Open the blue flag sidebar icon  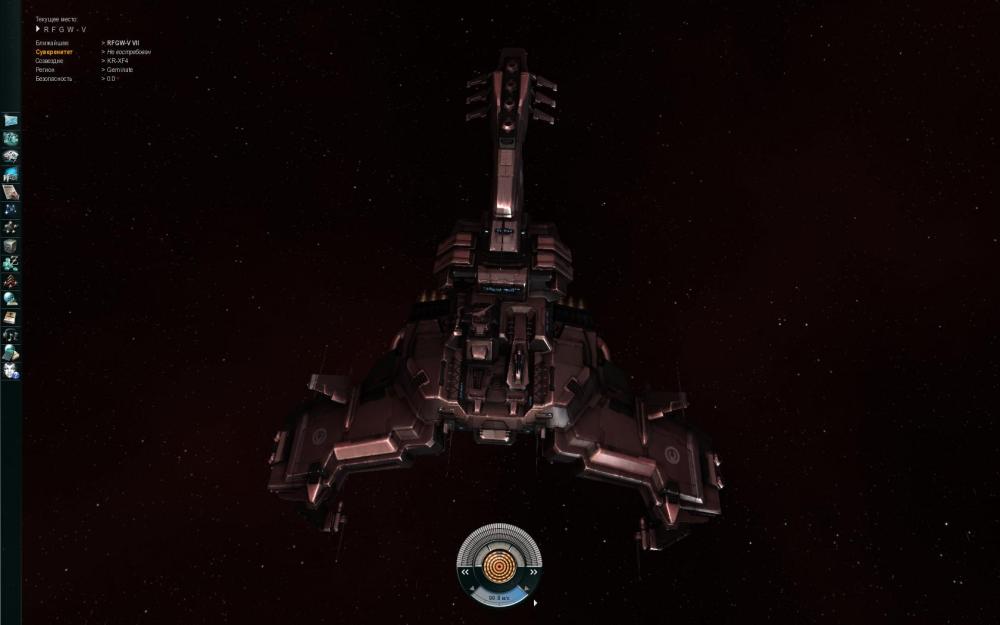tap(11, 120)
